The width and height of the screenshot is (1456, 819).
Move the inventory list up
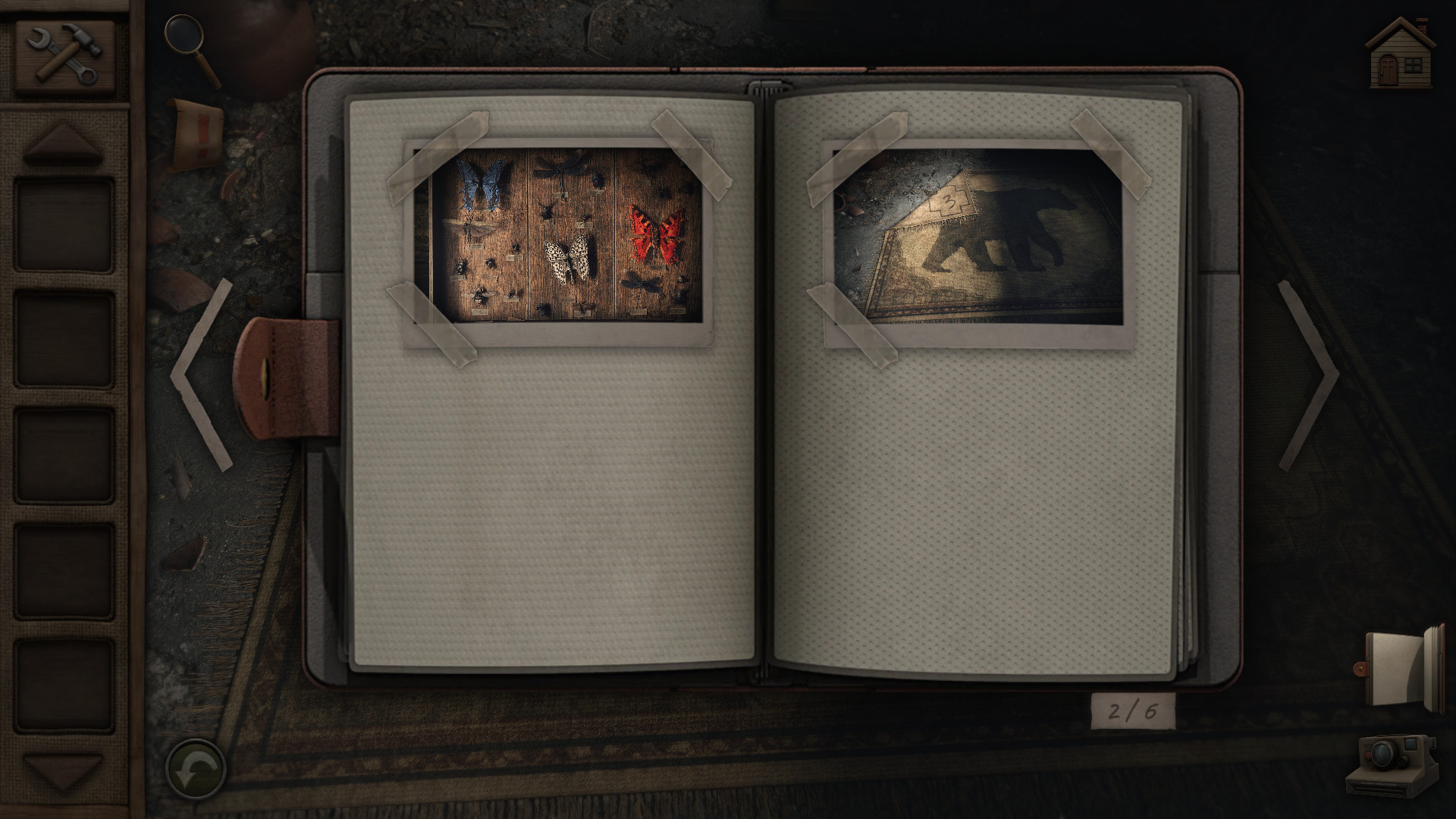[63, 143]
